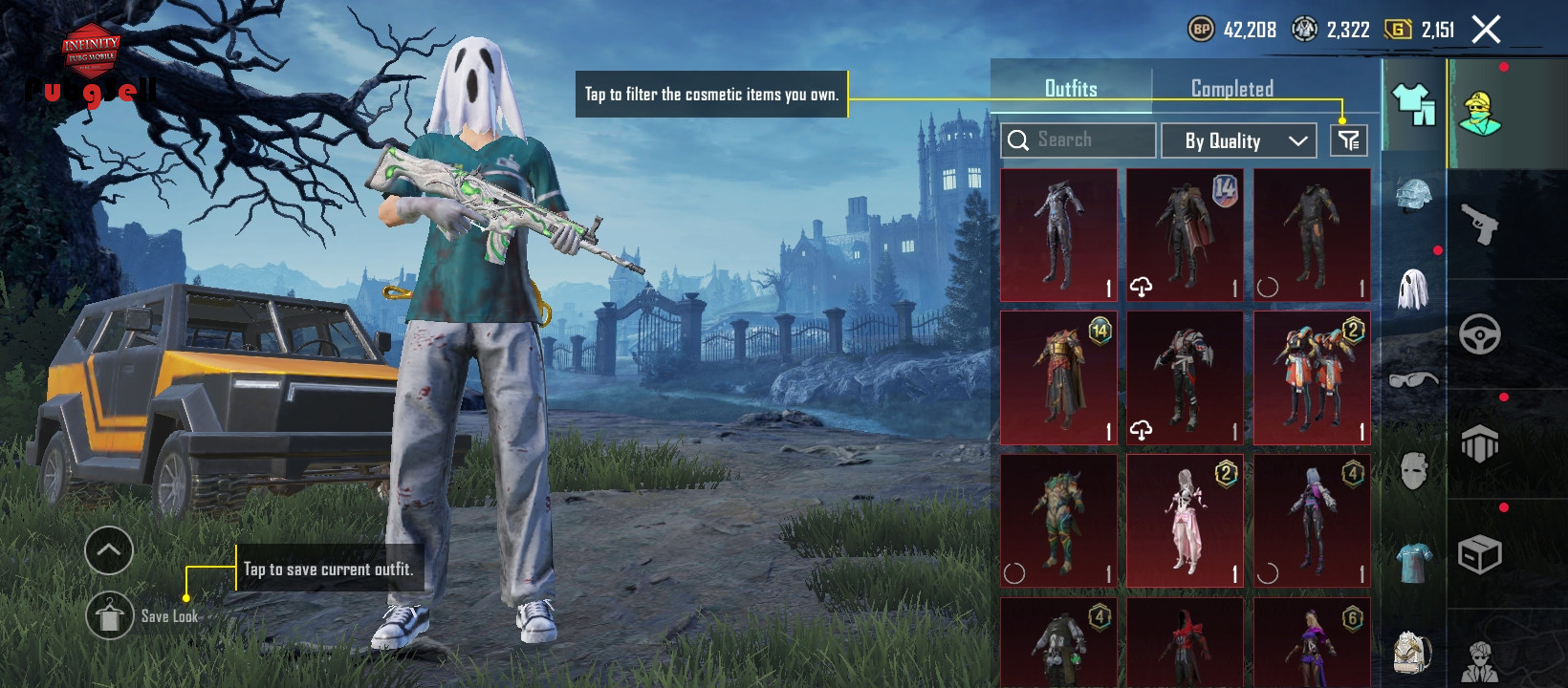Select the teal t-shirt slot
Viewport: 1568px width, 688px height.
click(1413, 561)
